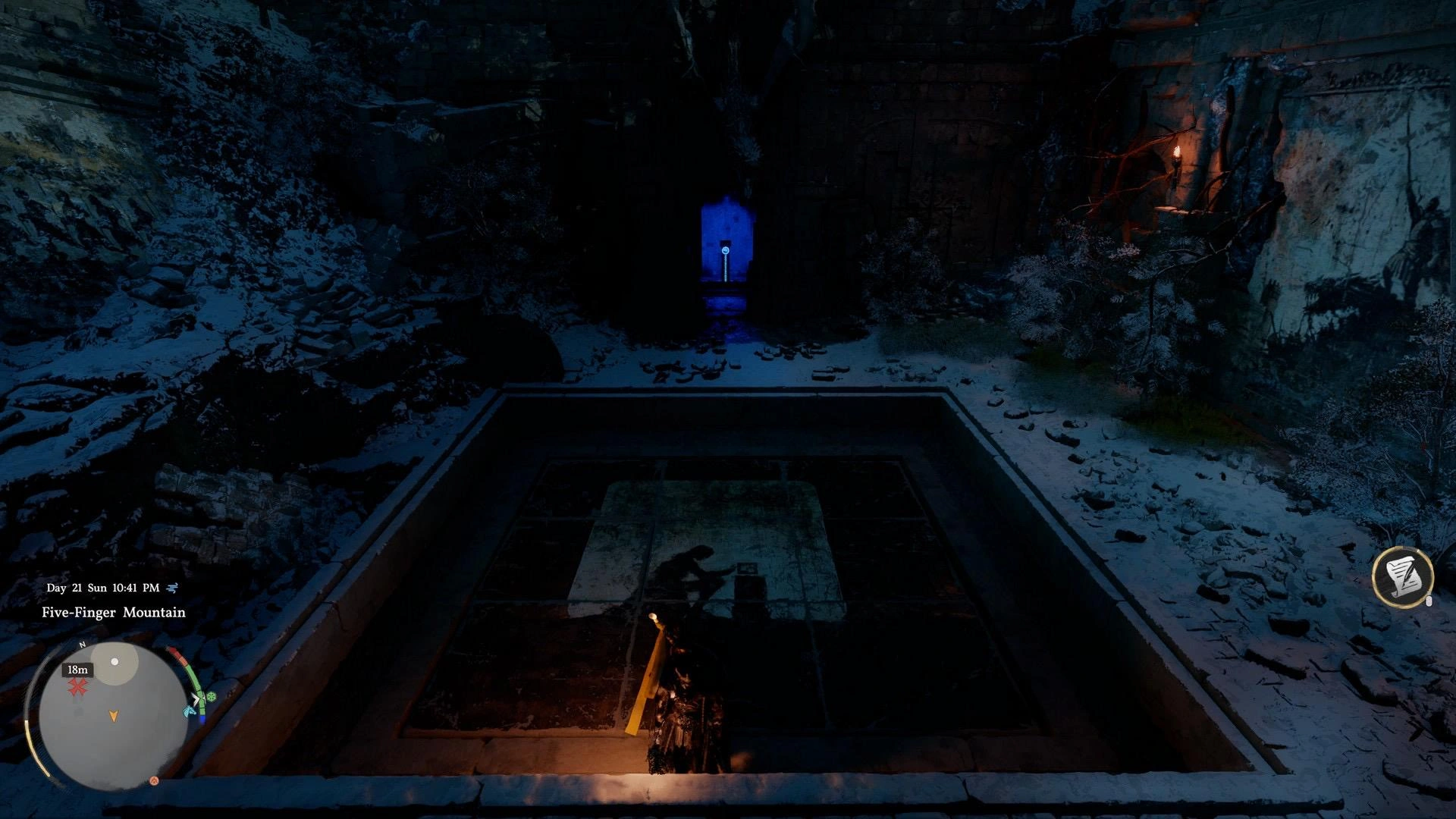Screen dimensions: 1456x819
Task: Select the blue horse icon on minimap edge
Action: [x=190, y=711]
